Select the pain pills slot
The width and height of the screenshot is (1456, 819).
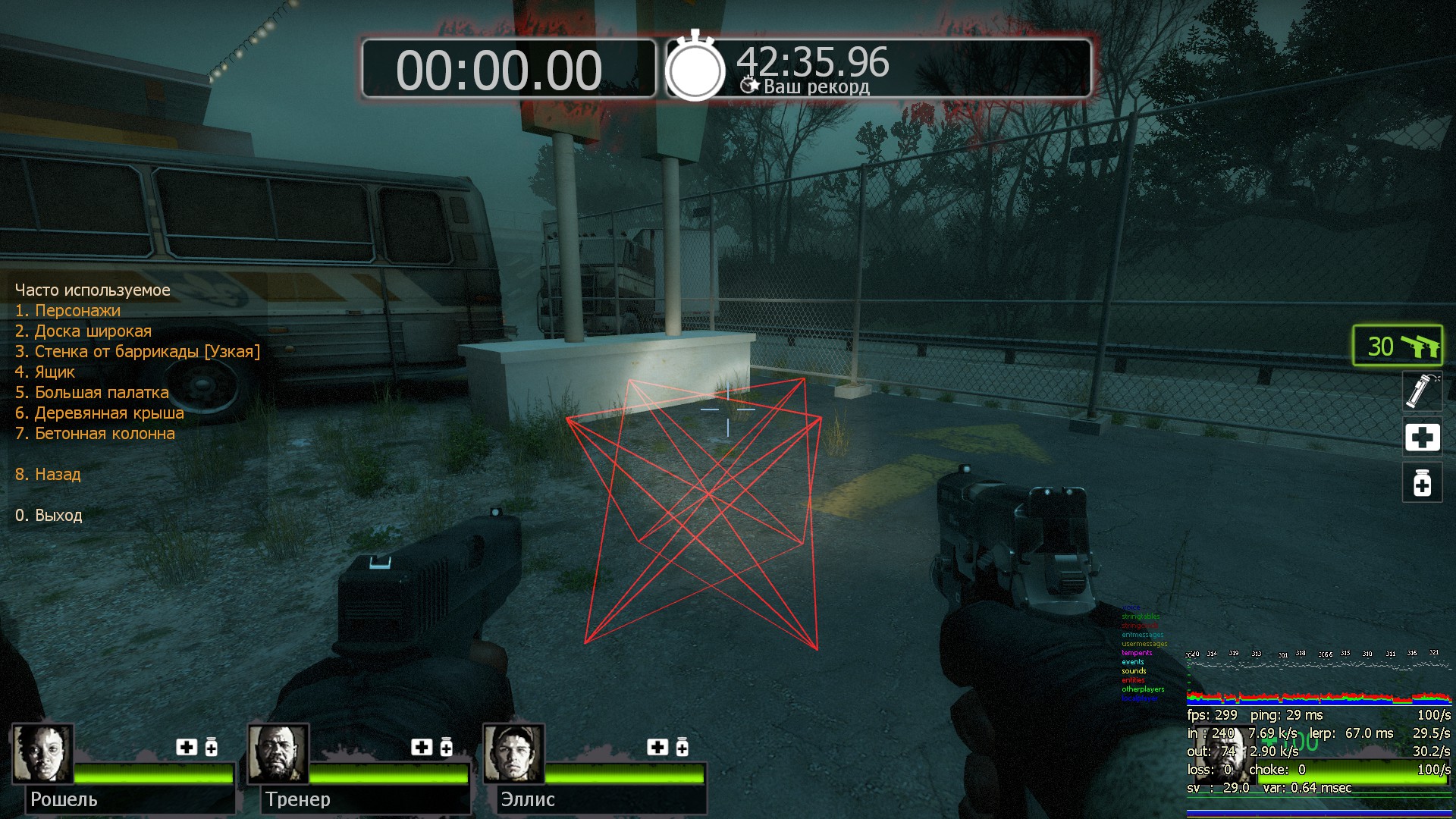tap(1422, 482)
